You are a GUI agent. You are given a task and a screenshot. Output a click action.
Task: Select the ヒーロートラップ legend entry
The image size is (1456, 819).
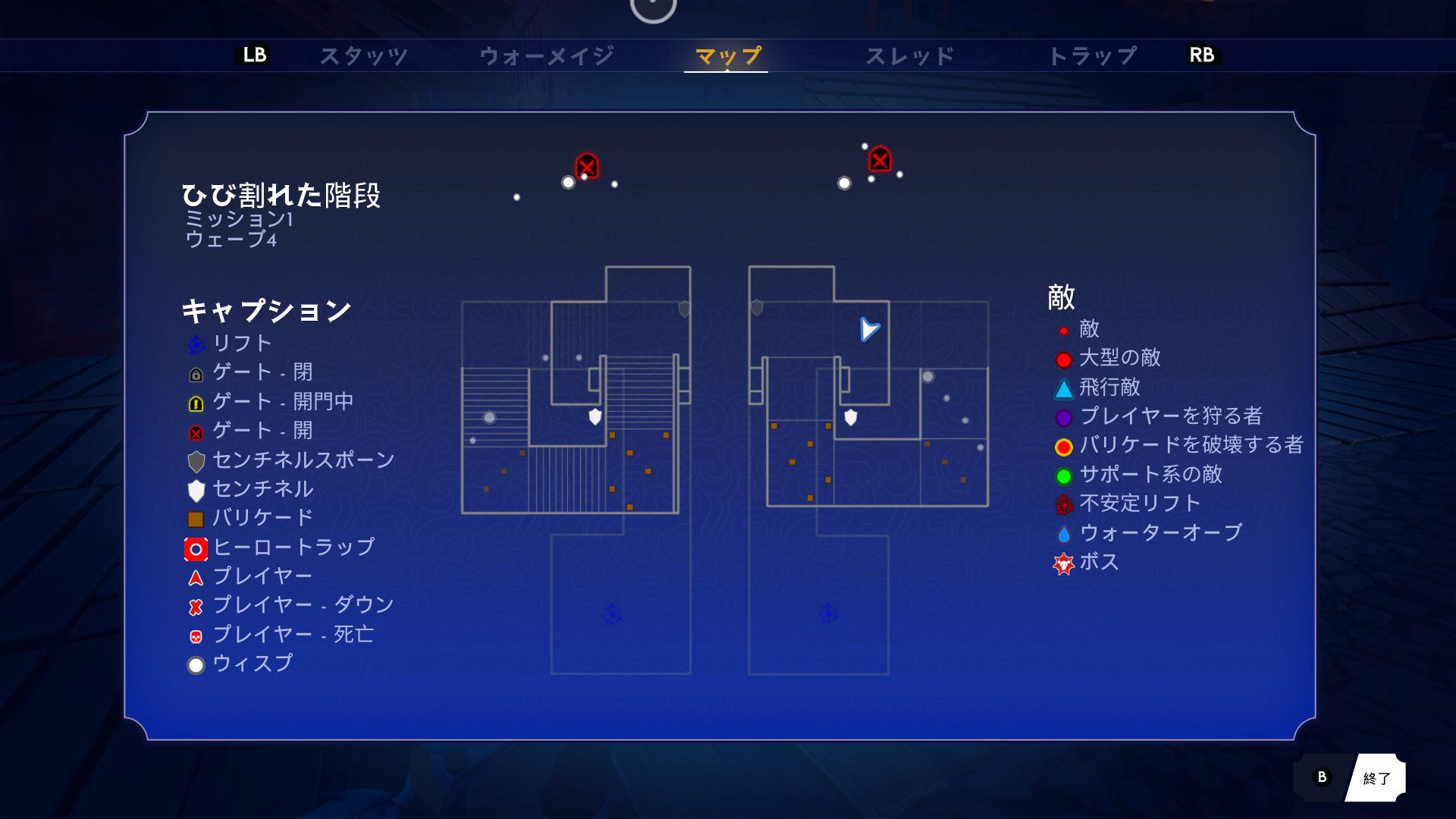click(293, 547)
